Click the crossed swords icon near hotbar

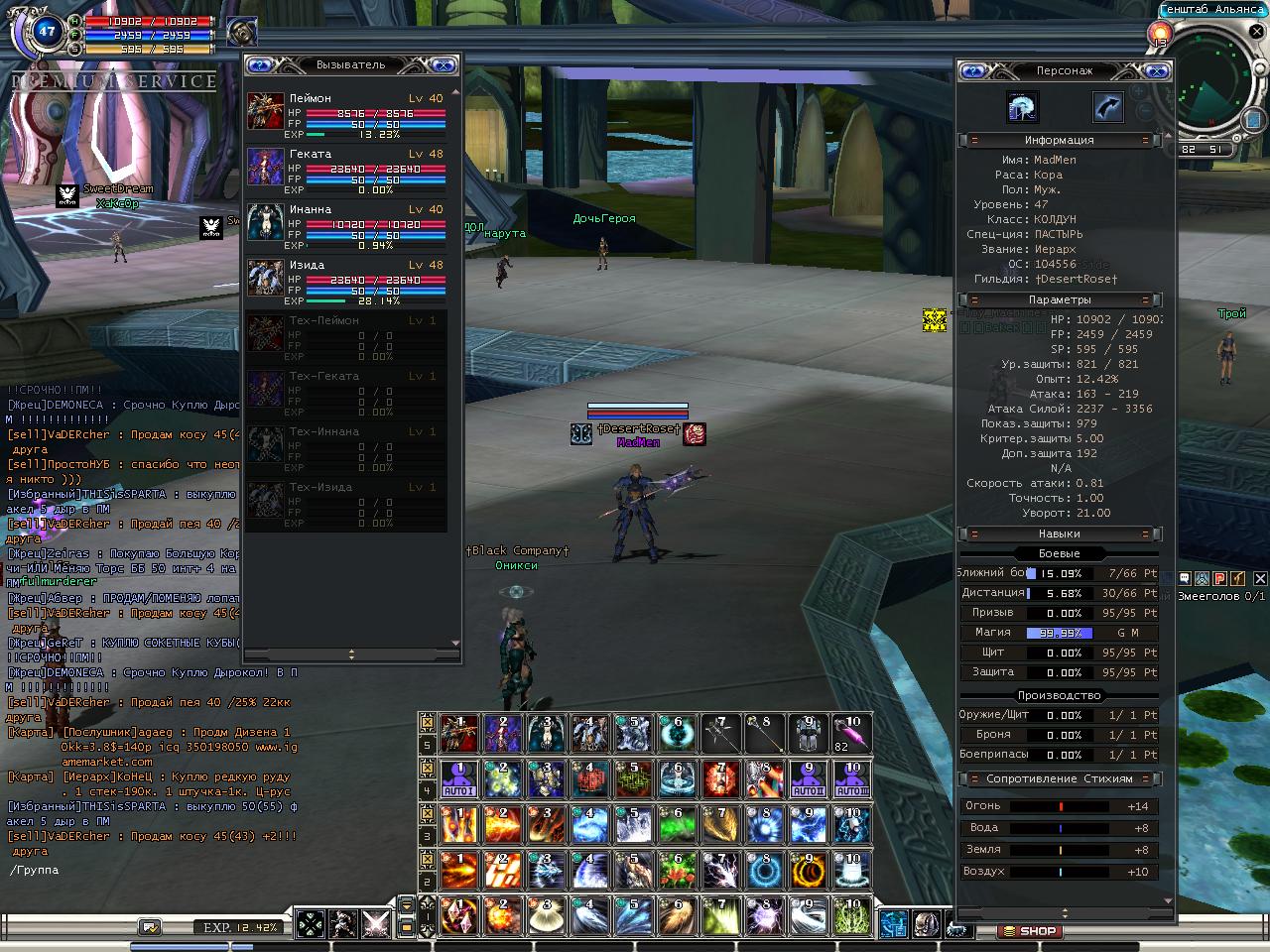pyautogui.click(x=375, y=924)
